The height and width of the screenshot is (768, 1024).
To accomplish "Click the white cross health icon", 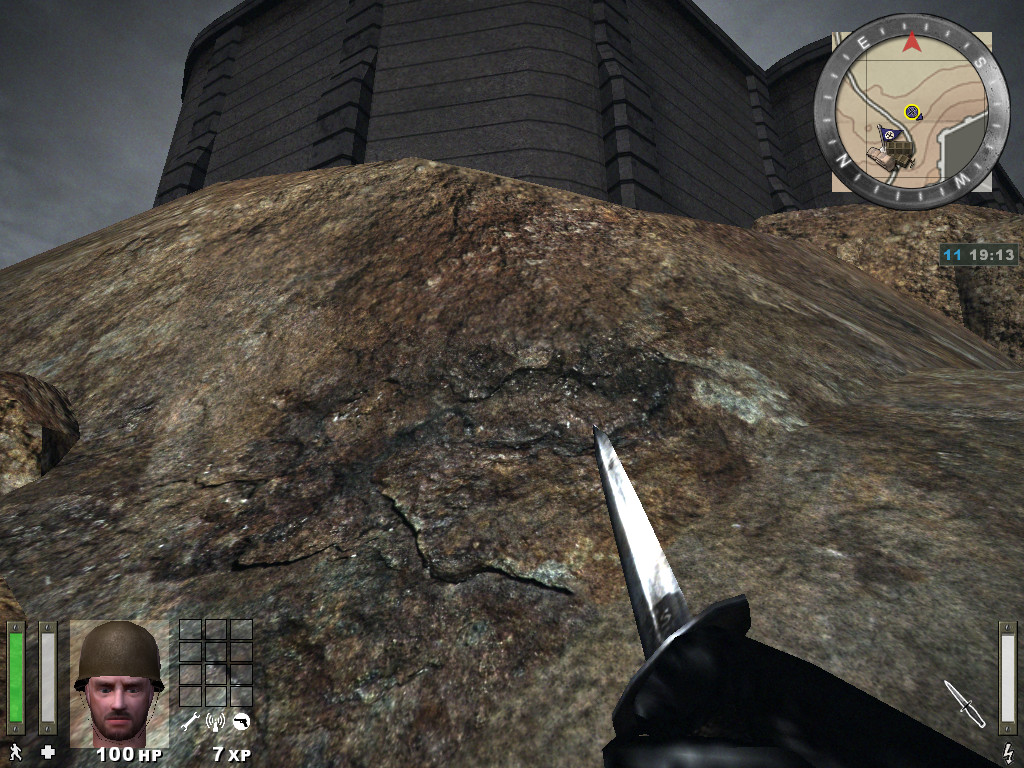I will click(x=47, y=751).
